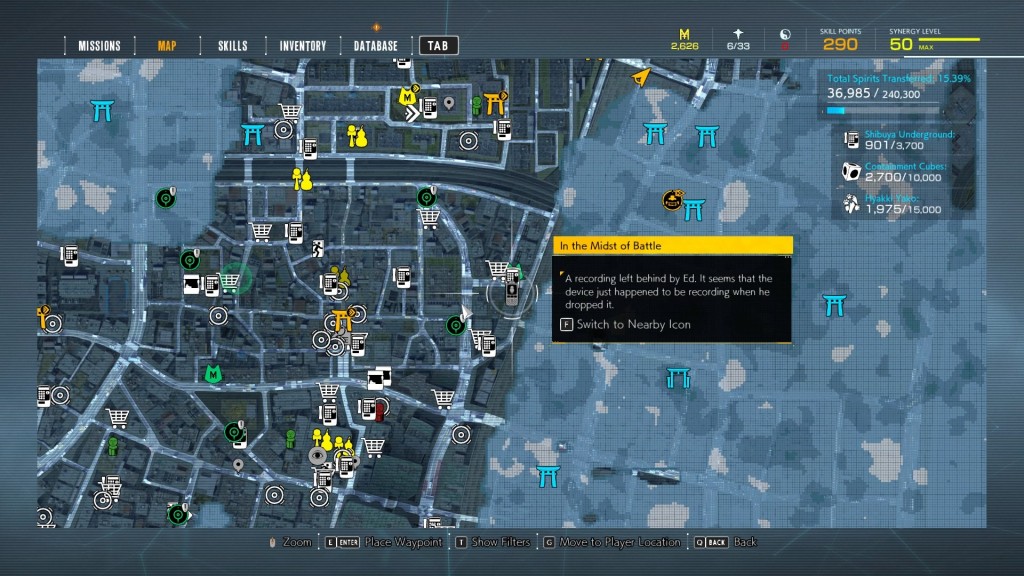Open the Missions tab

[99, 46]
